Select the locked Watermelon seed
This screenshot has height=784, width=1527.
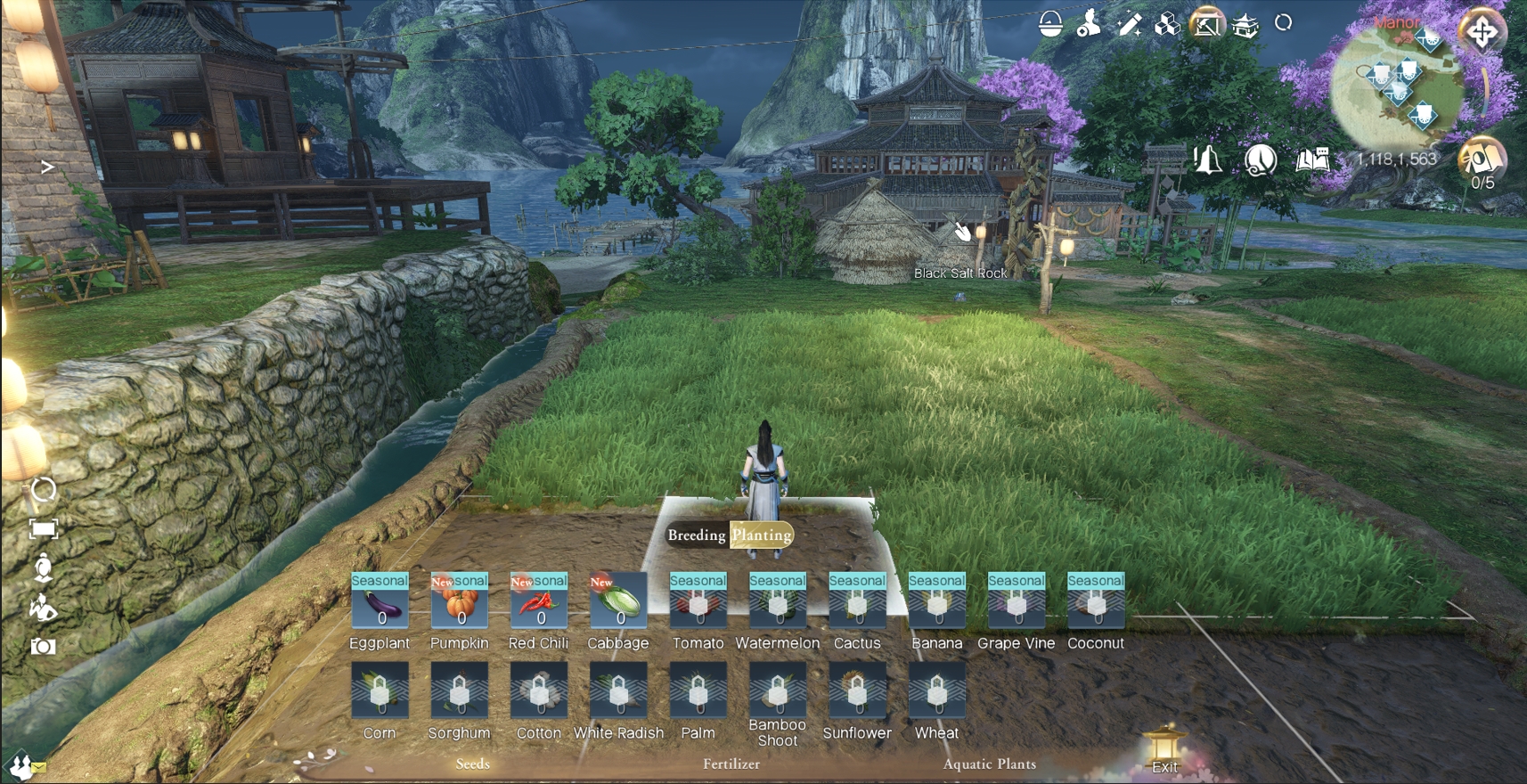pyautogui.click(x=777, y=602)
